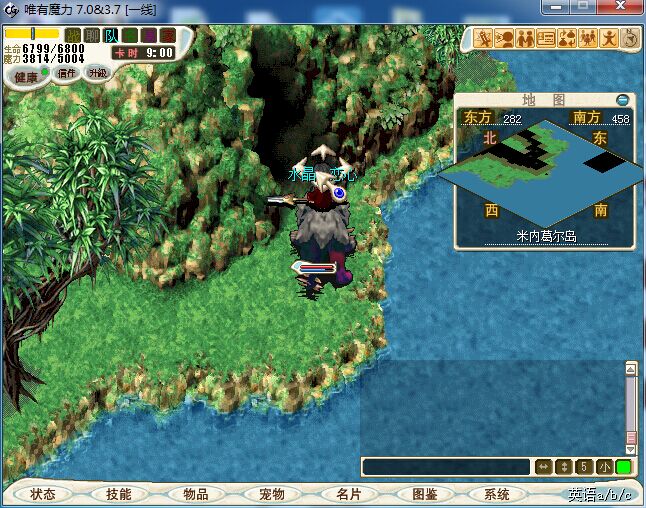The width and height of the screenshot is (646, 508).
Task: Minimize the 地图 map panel
Action: click(x=623, y=100)
